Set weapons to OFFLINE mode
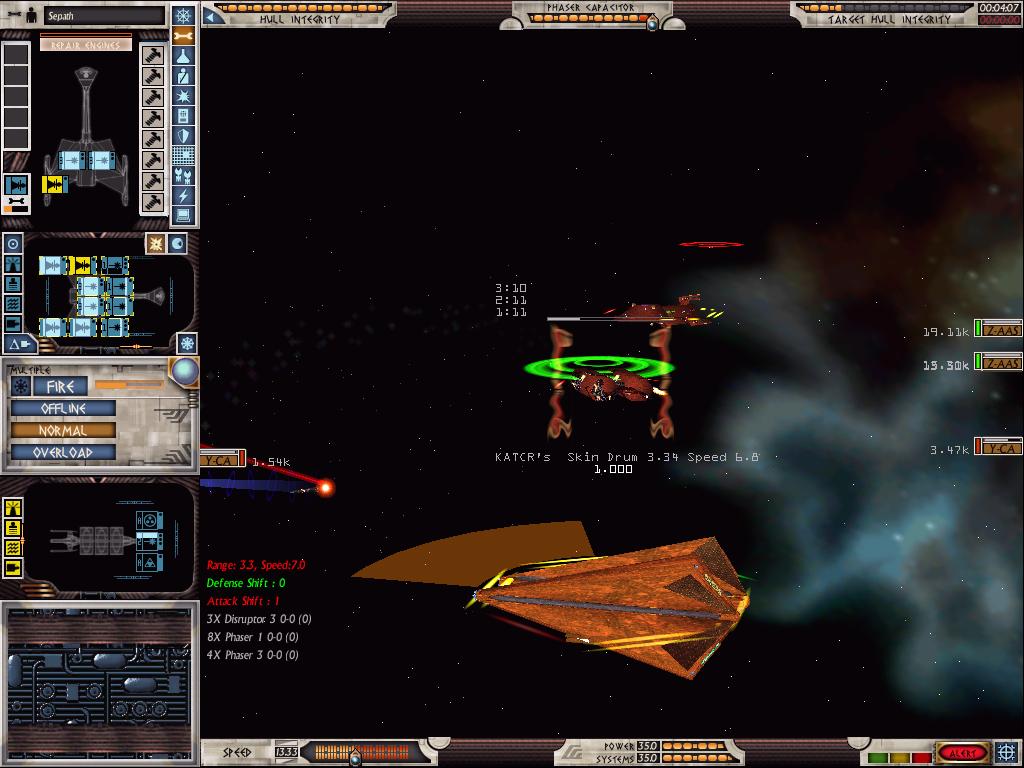The image size is (1024, 768). point(63,408)
